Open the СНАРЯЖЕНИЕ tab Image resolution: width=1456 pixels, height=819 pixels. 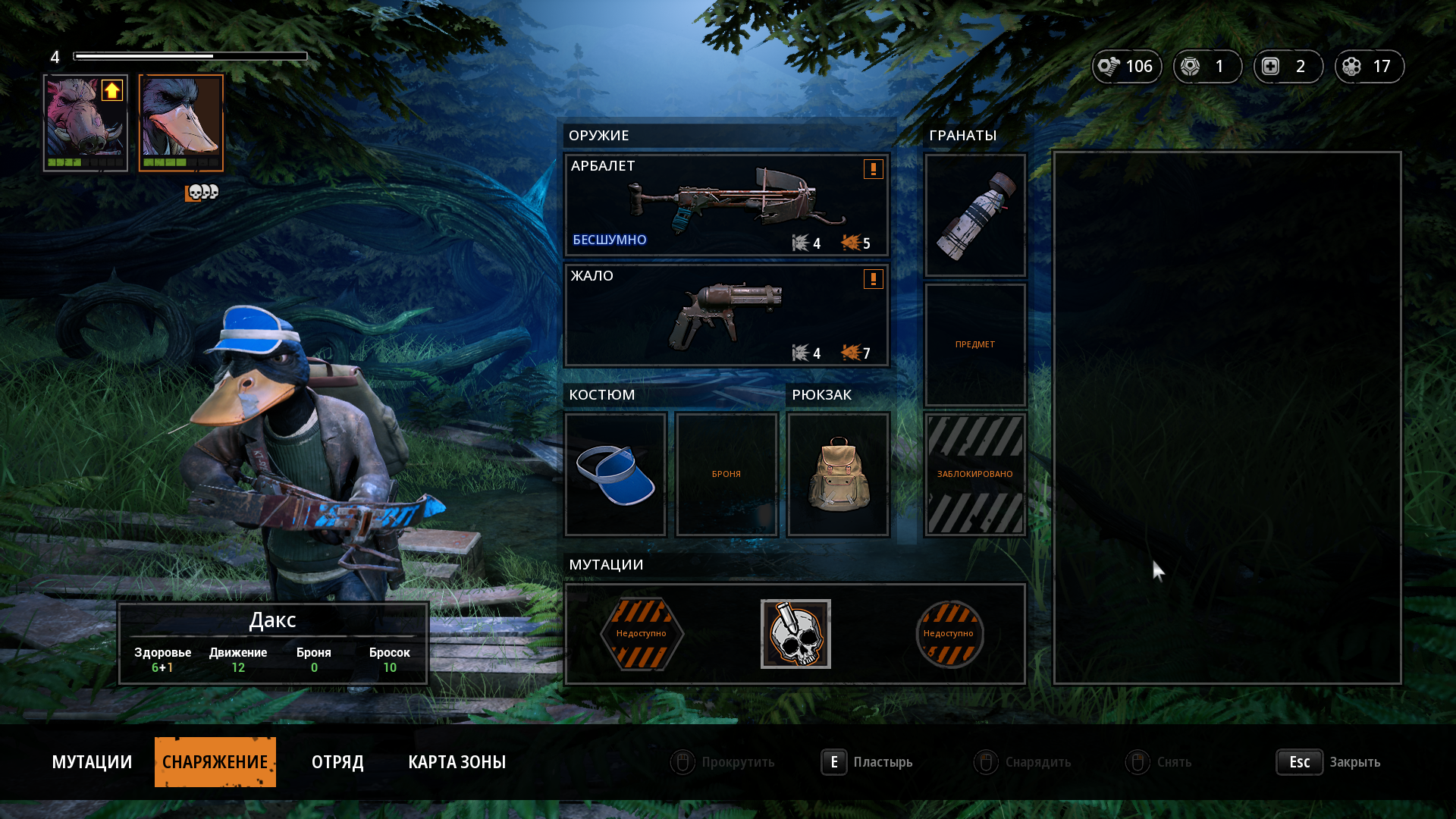pyautogui.click(x=215, y=762)
